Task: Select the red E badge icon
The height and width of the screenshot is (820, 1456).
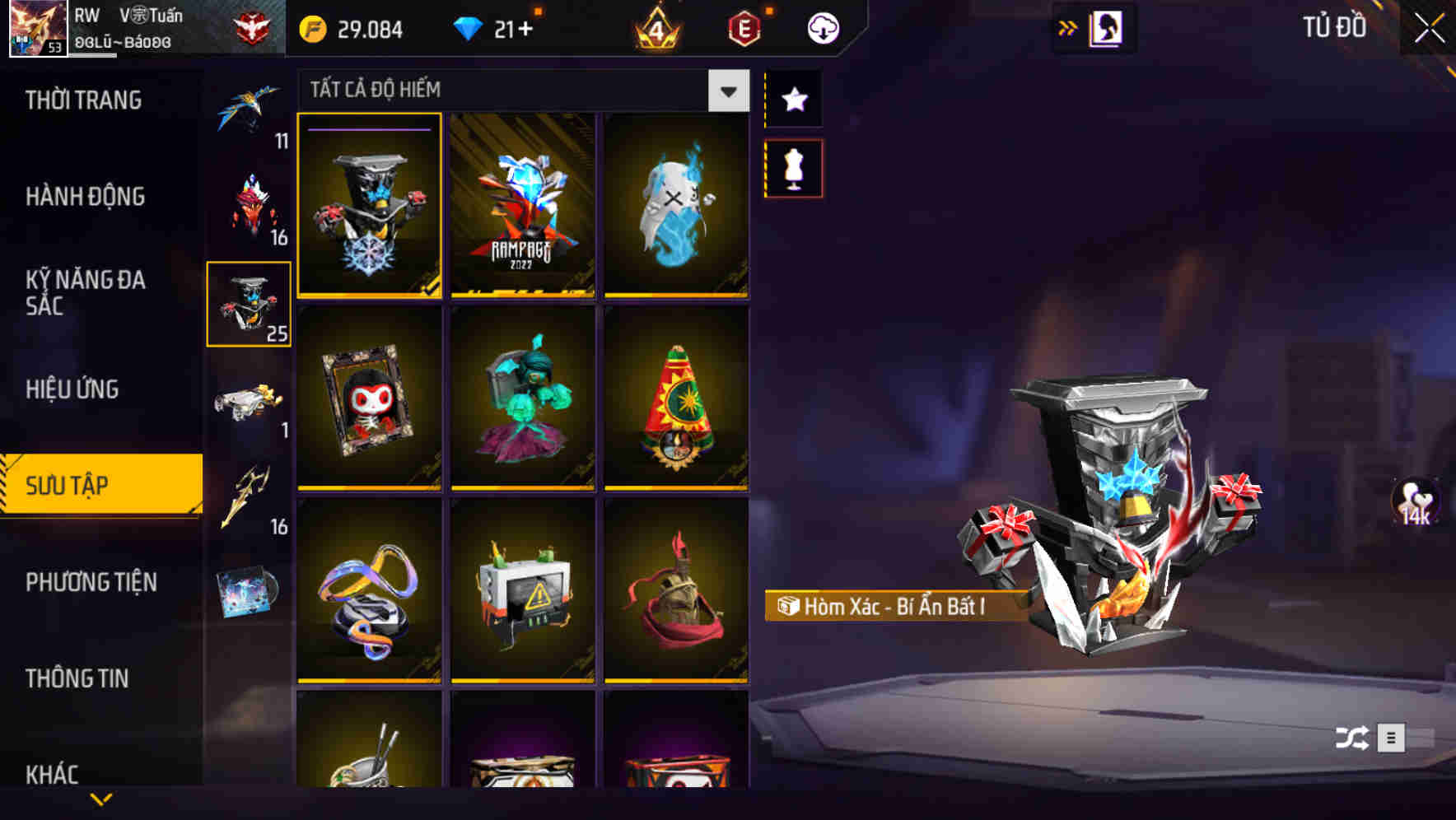Action: (744, 28)
